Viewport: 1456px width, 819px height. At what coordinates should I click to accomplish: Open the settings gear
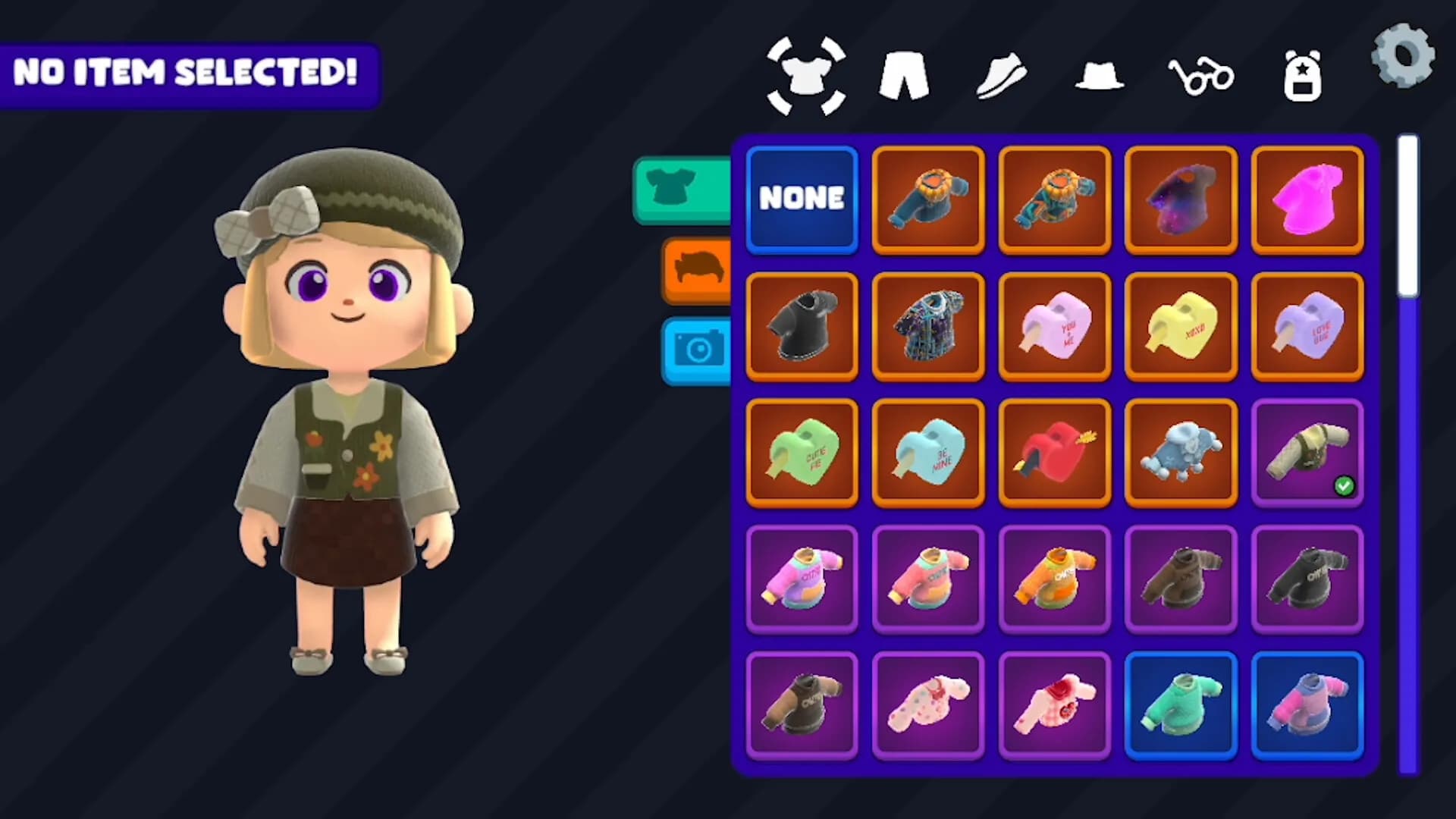pos(1403,56)
